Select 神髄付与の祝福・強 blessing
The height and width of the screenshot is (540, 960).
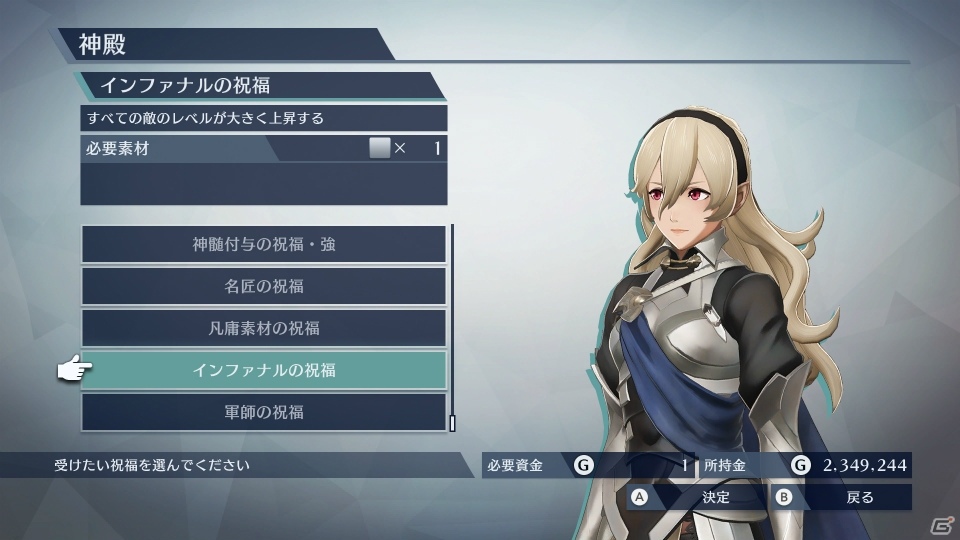[x=264, y=244]
